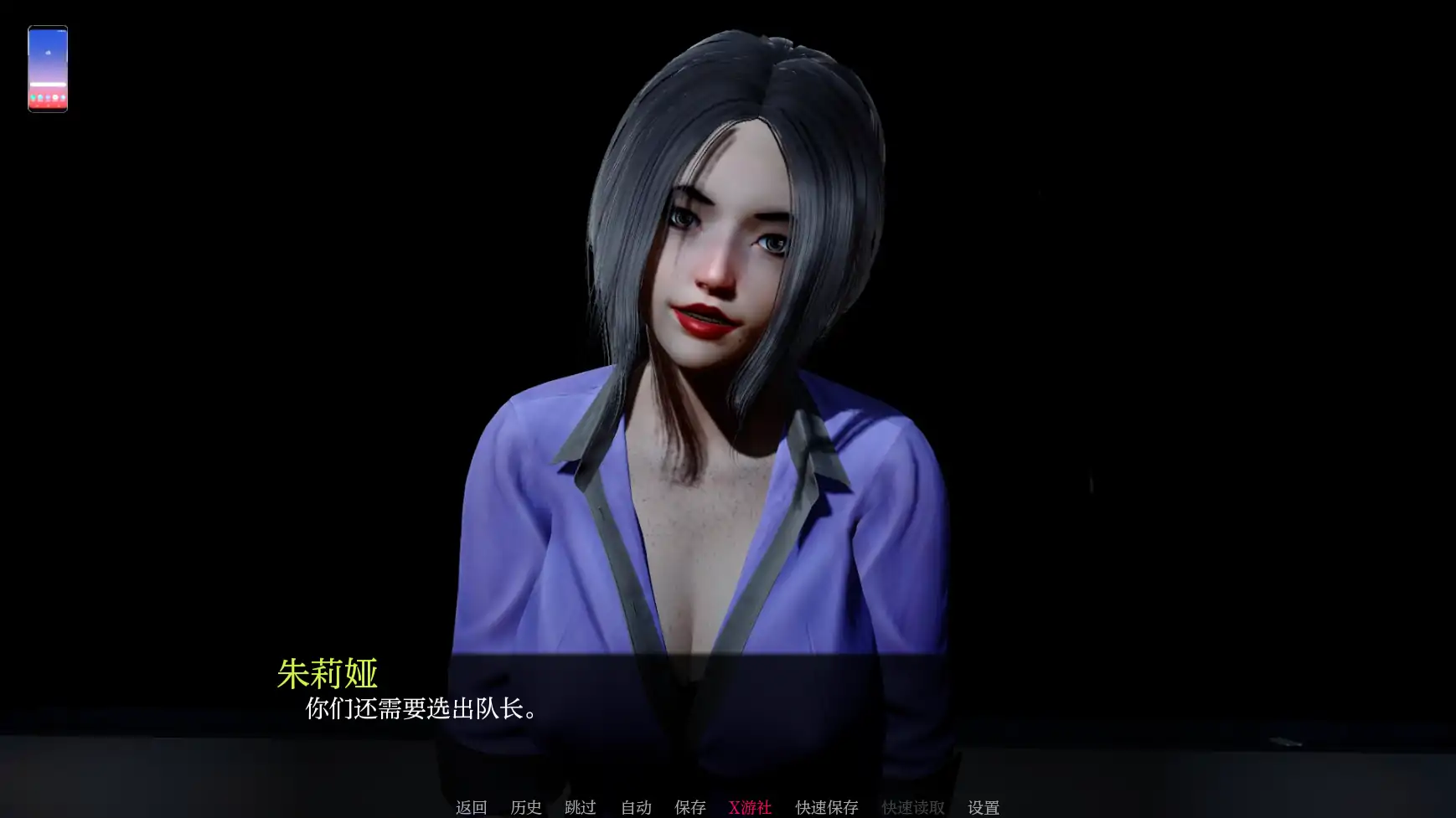The image size is (1456, 818).
Task: Click 返回 to roll back dialogue
Action: pyautogui.click(x=472, y=807)
